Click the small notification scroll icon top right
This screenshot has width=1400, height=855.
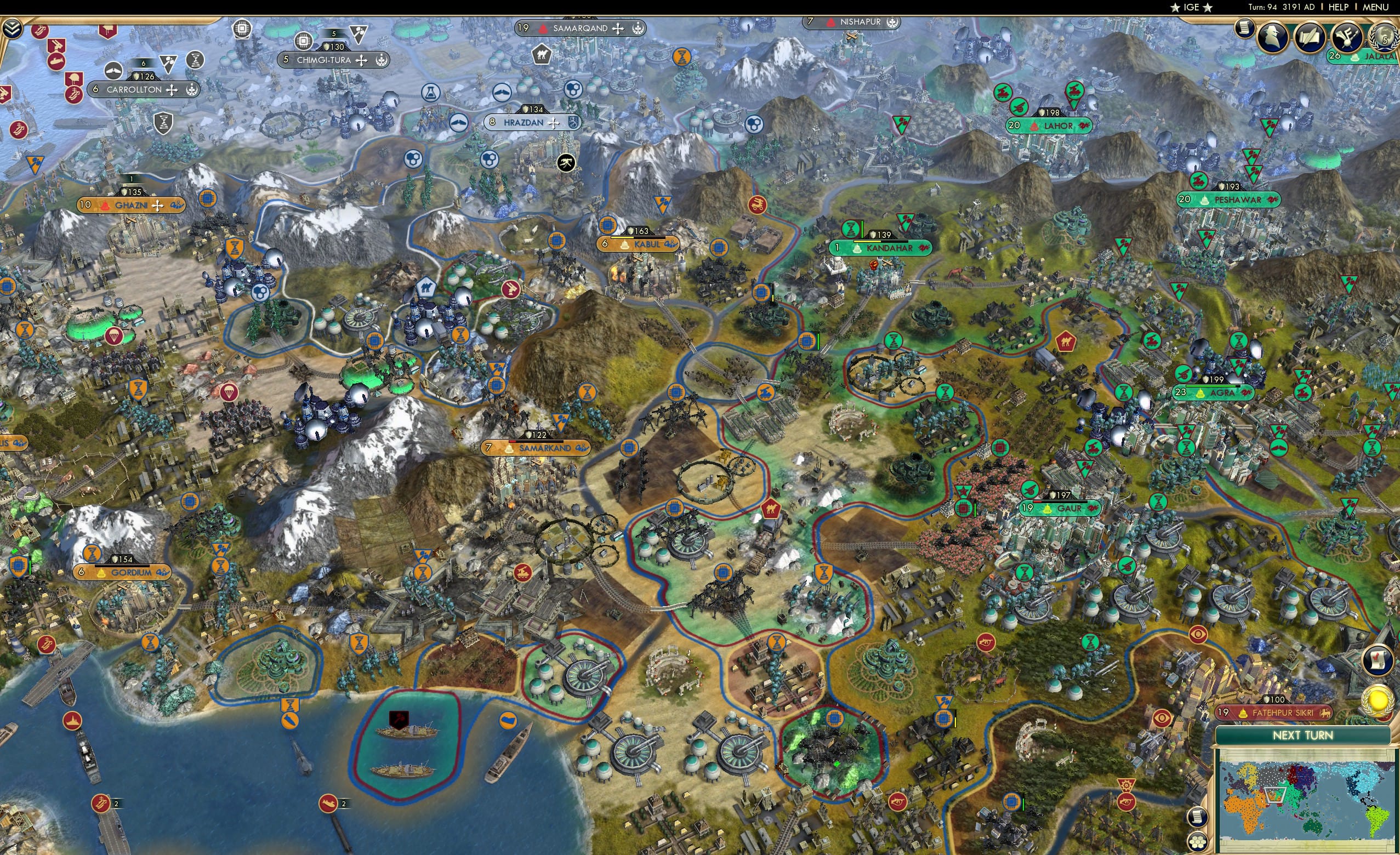point(1245,29)
